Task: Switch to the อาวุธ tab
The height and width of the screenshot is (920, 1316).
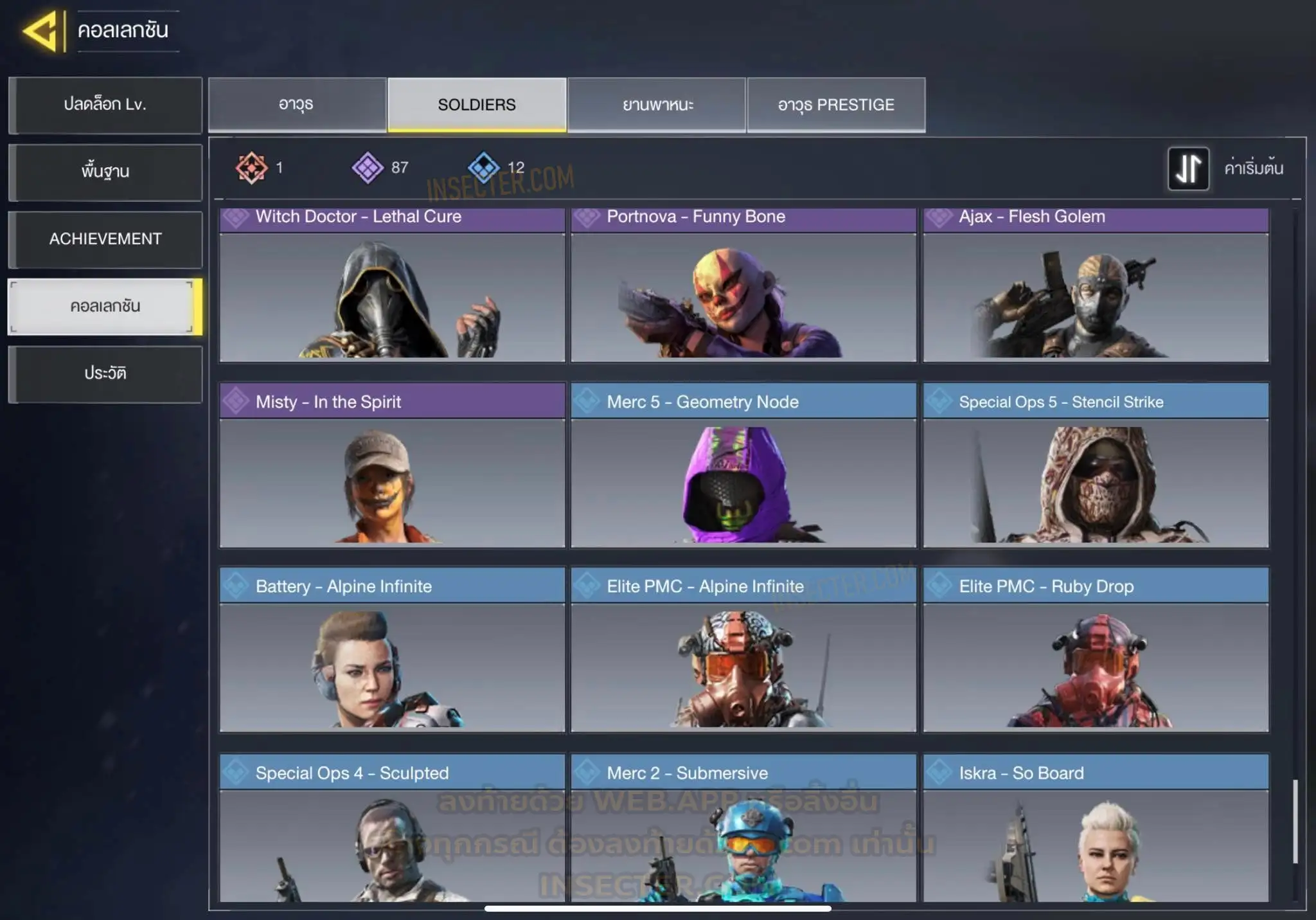Action: [x=297, y=105]
